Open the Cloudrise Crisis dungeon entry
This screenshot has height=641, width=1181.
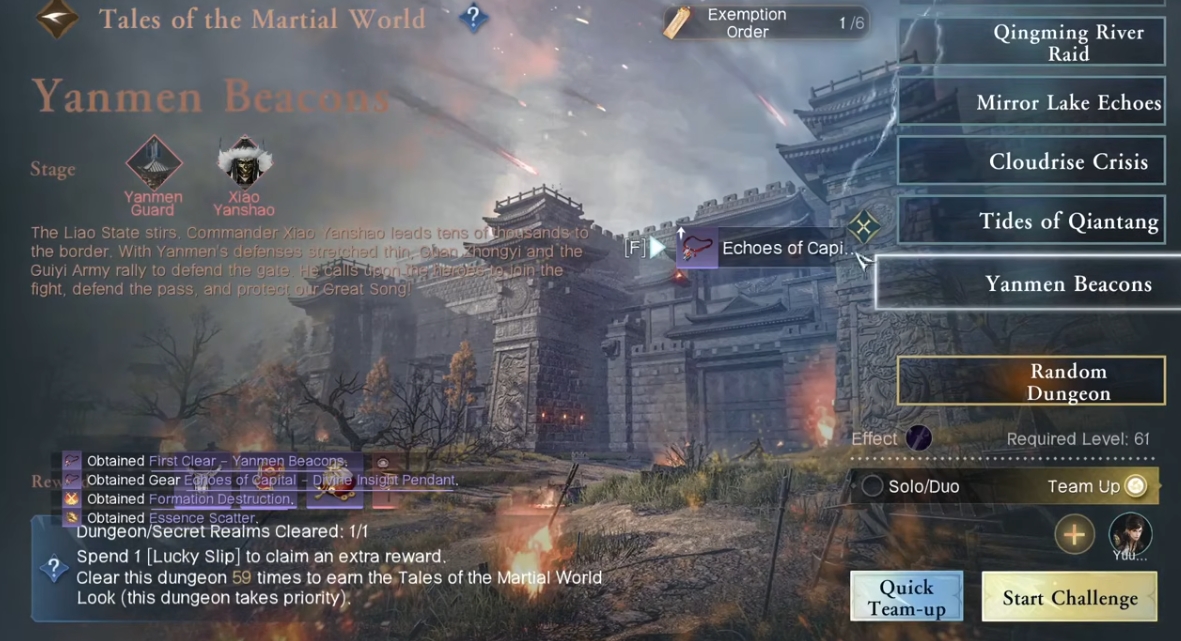tap(1031, 162)
